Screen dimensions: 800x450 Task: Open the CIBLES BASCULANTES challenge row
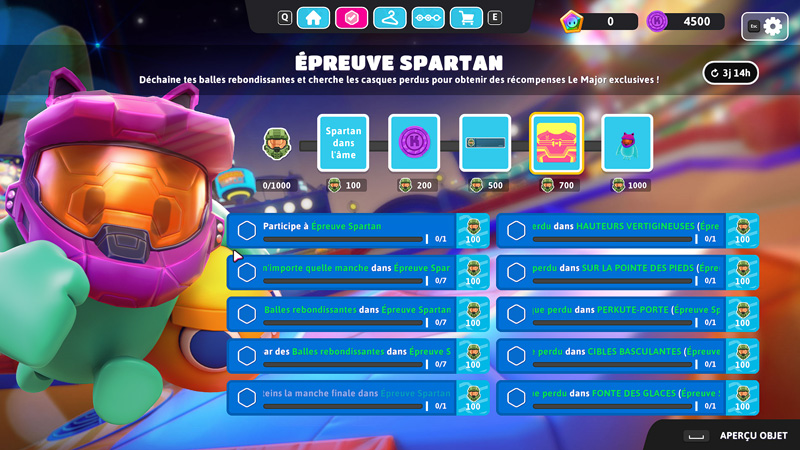click(612, 357)
